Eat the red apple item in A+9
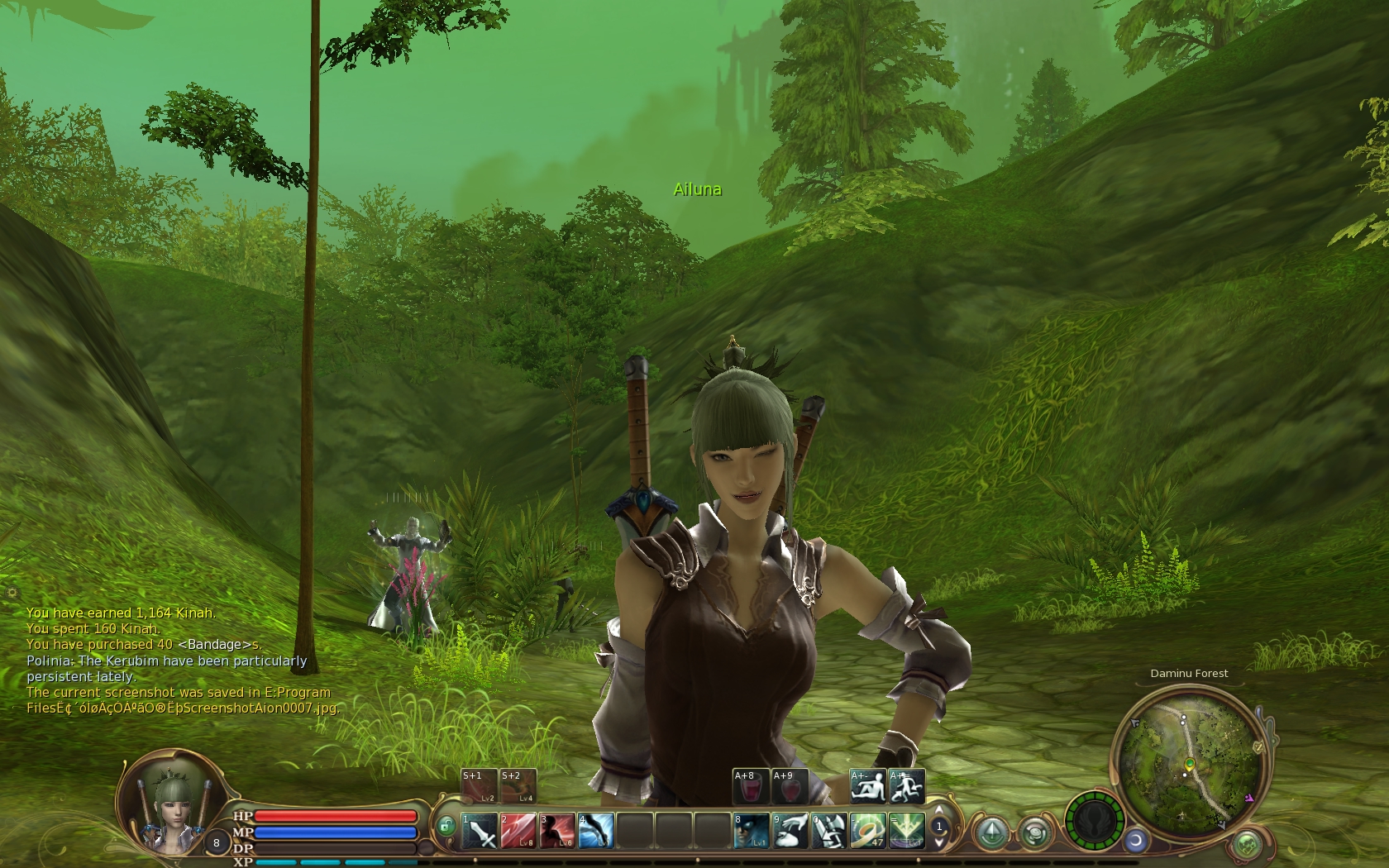Screen dimensions: 1389x868 (790, 786)
